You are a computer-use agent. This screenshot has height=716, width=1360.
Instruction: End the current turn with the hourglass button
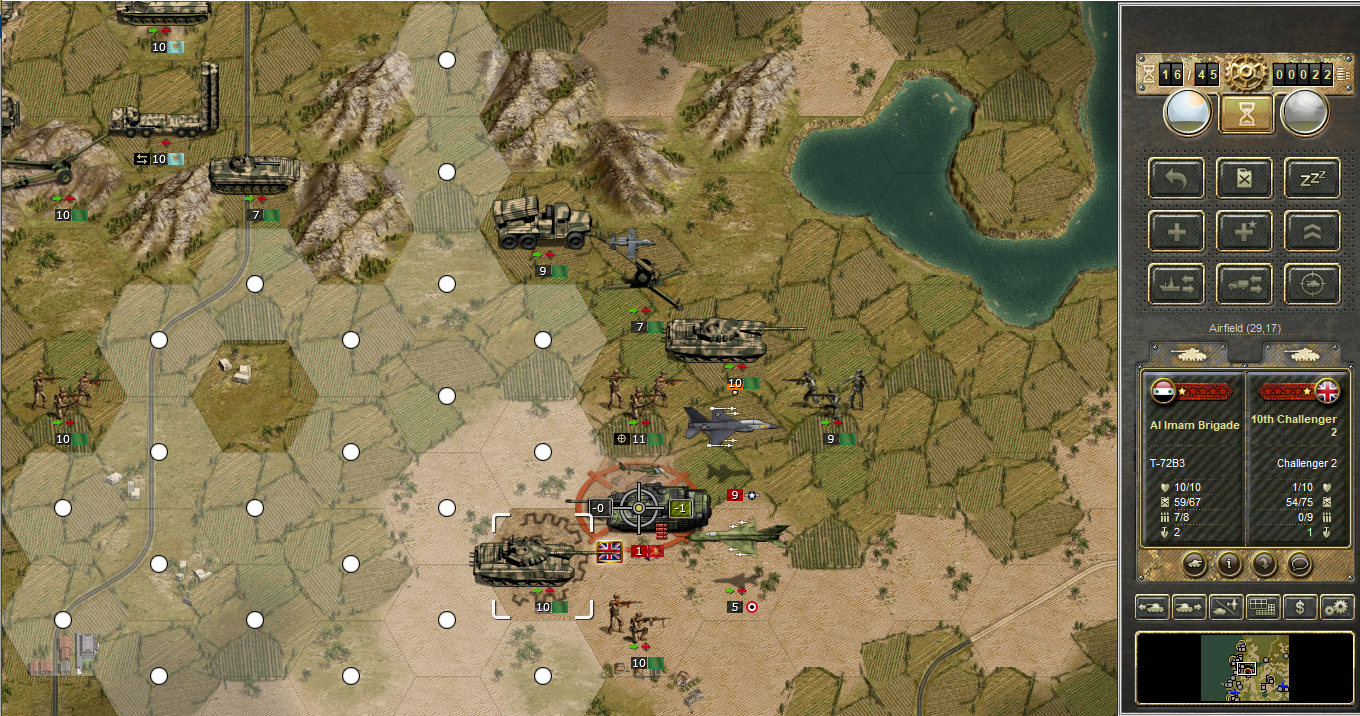click(1245, 113)
